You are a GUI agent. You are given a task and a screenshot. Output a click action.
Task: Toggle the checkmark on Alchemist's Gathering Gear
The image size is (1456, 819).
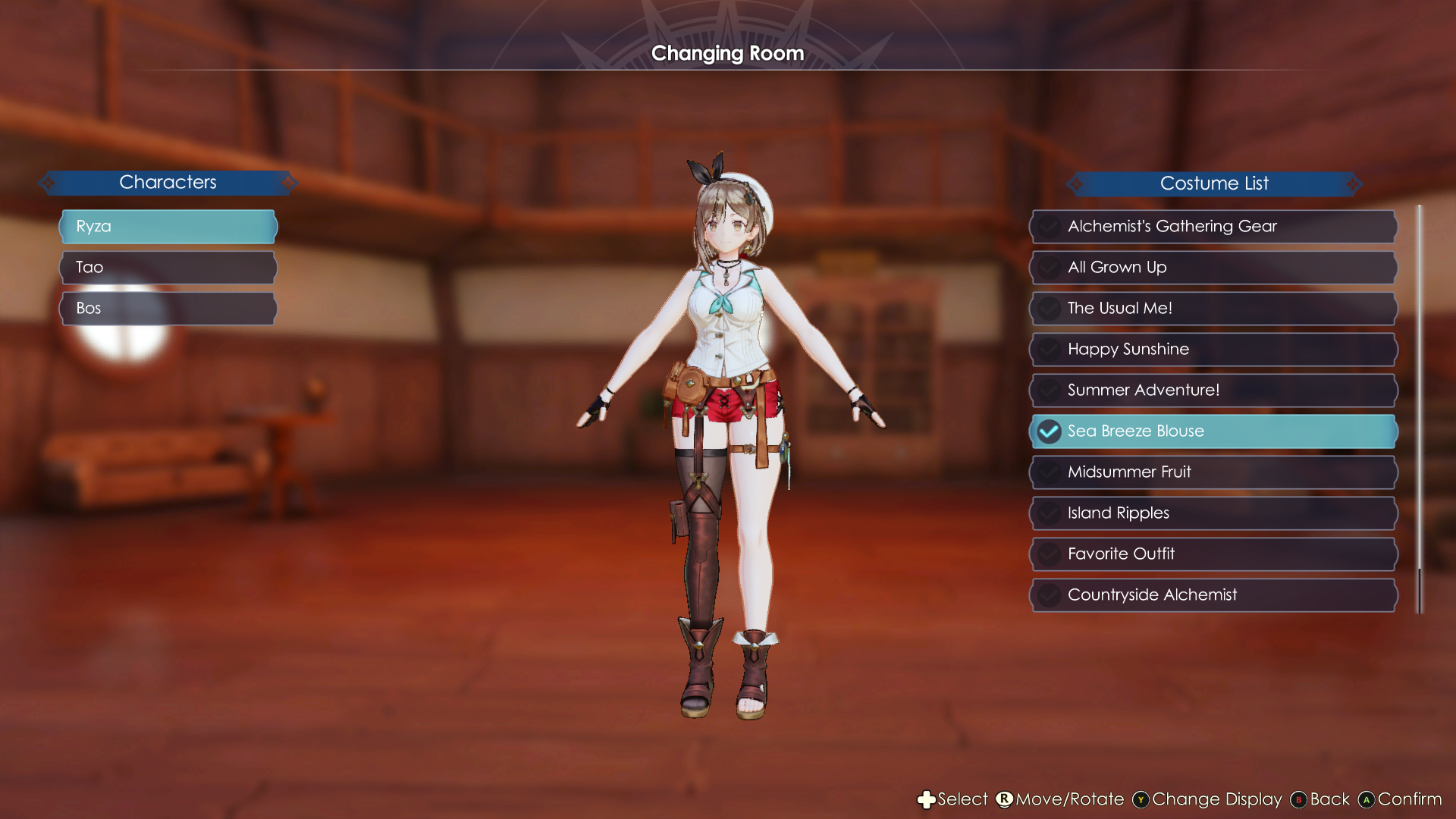[1050, 226]
